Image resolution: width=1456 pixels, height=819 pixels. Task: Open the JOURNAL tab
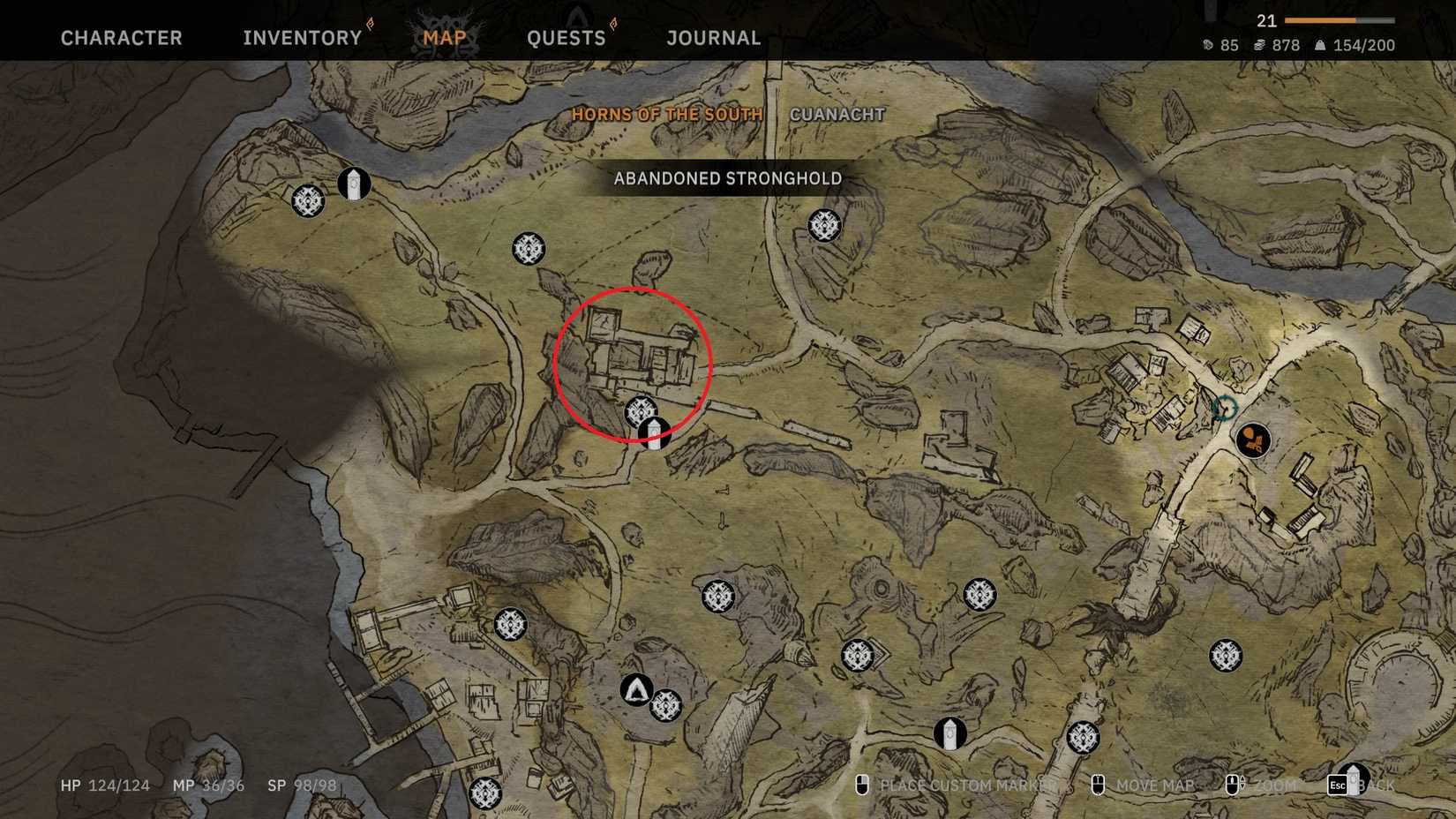[713, 37]
